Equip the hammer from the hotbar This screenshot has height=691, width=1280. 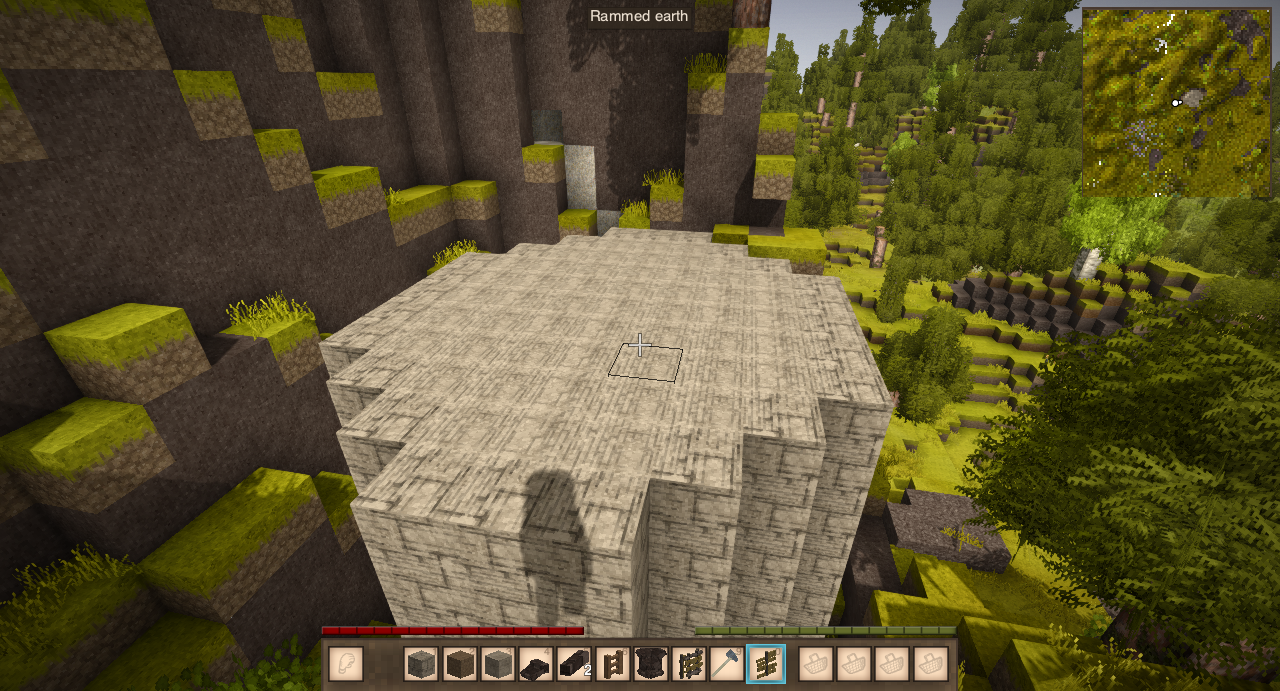point(727,663)
